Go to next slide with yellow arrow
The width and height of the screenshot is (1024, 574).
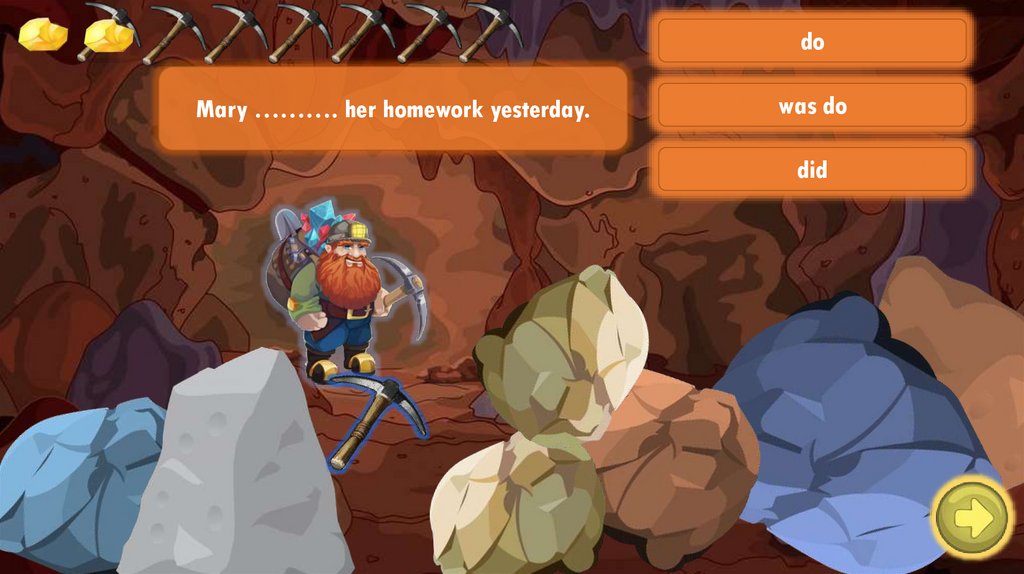tap(972, 516)
